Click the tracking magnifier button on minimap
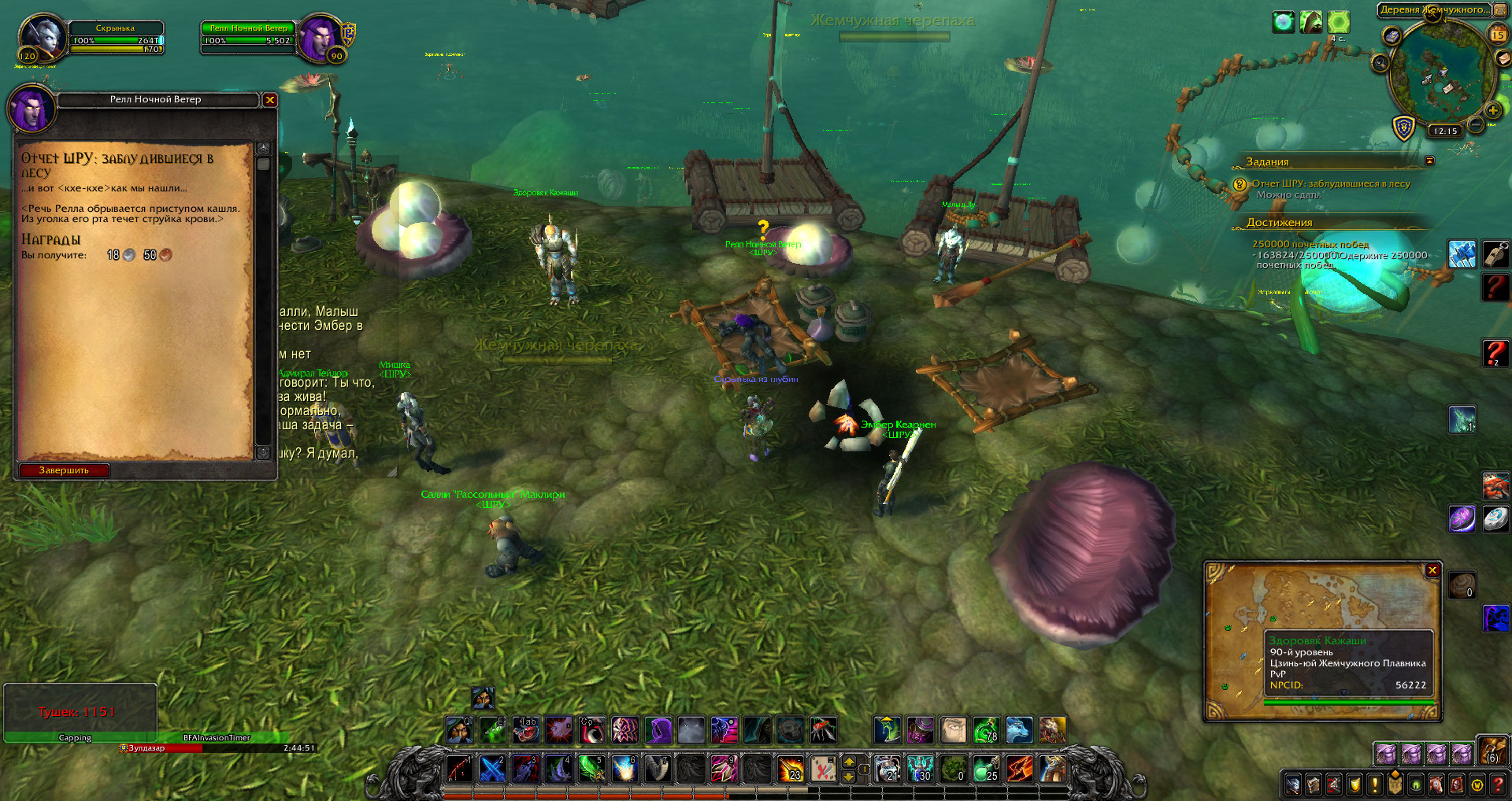Viewport: 1512px width, 801px height. pos(1380,62)
